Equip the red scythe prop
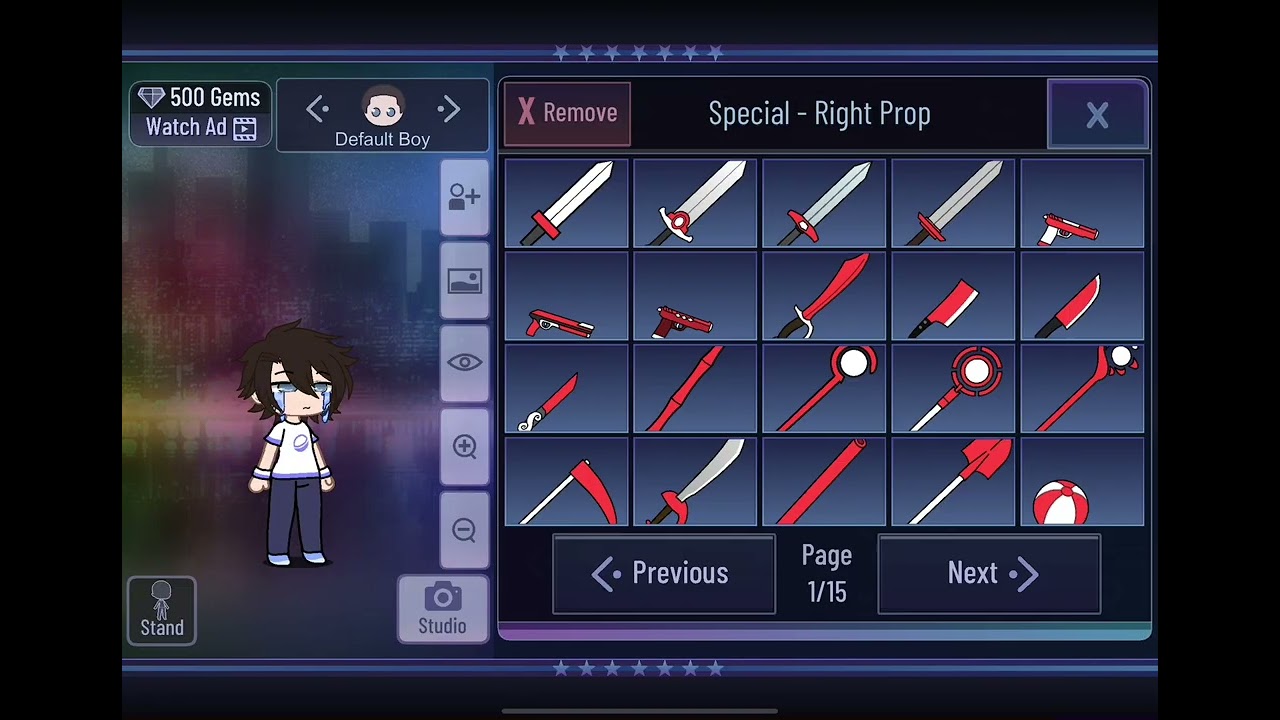 (567, 482)
